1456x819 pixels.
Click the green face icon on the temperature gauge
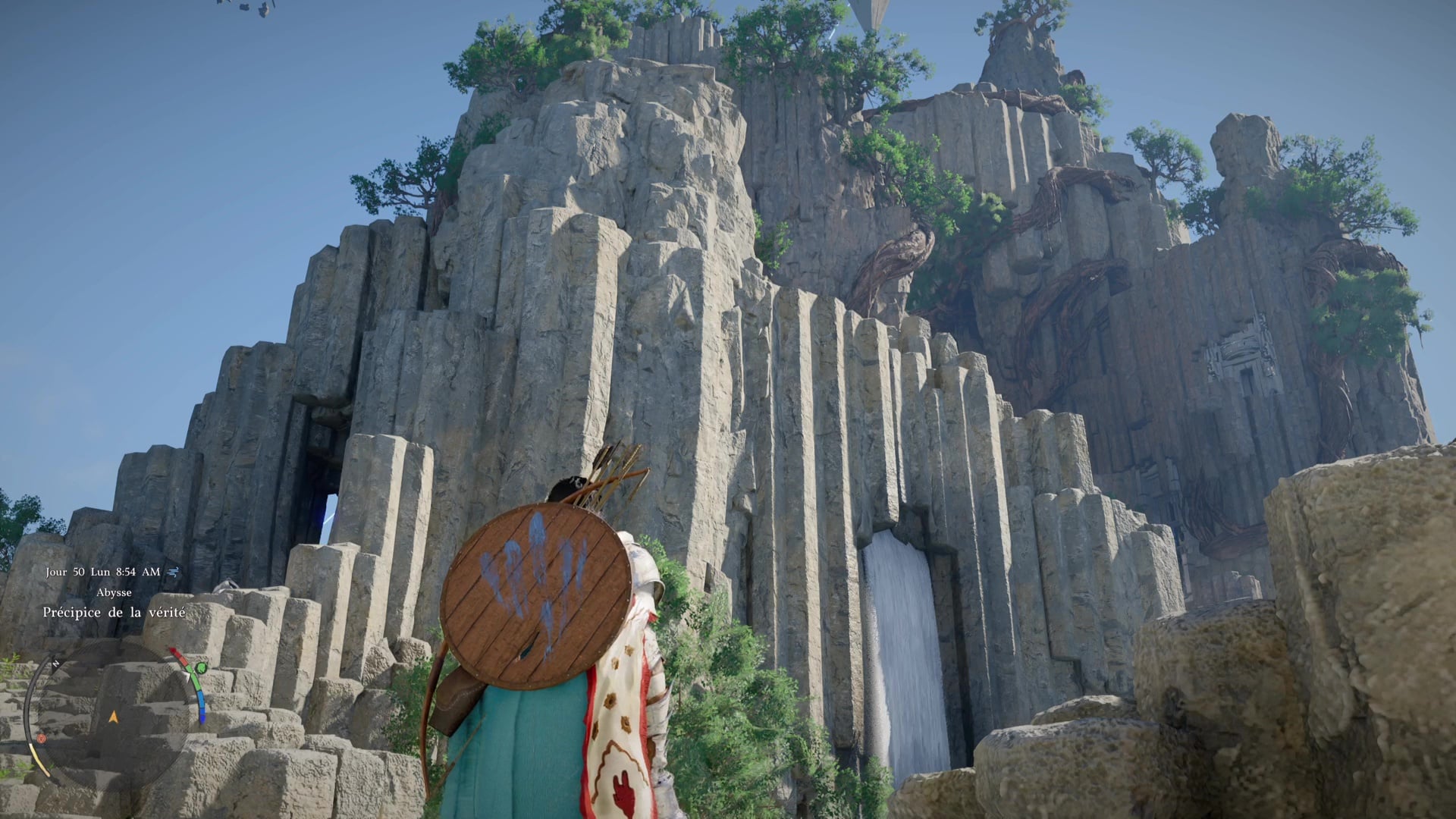(200, 668)
